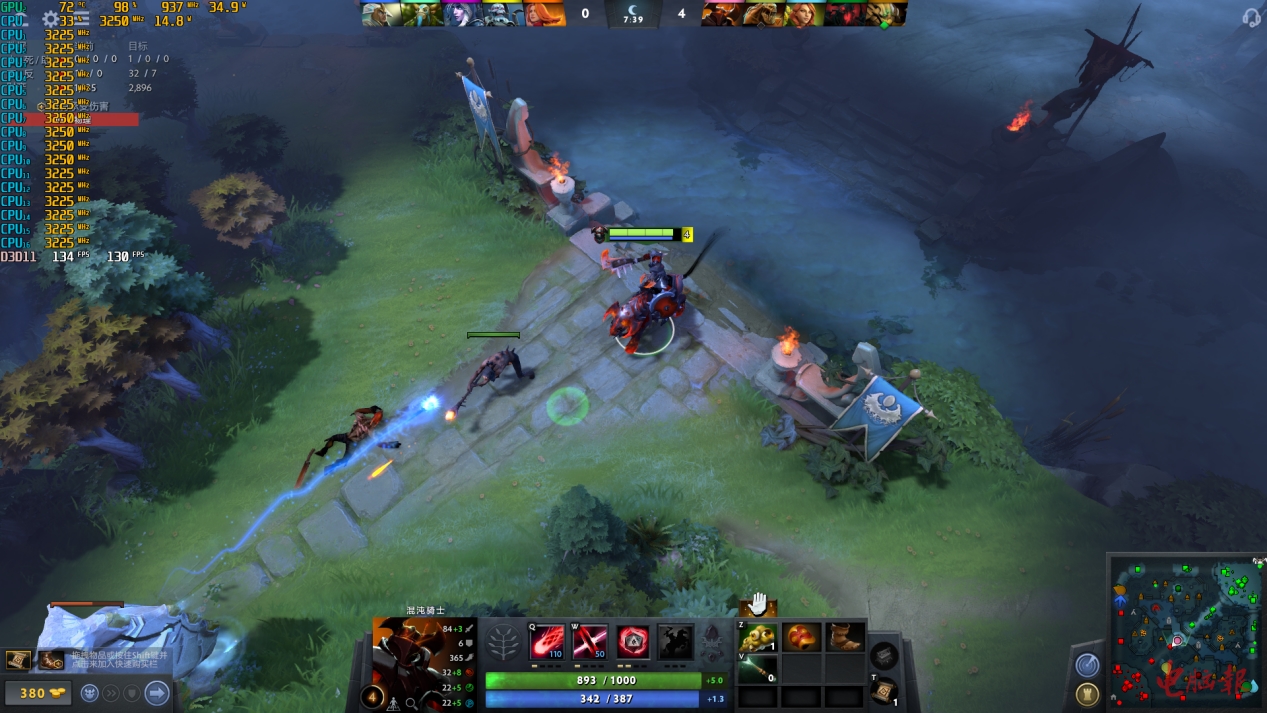Click the Phantasm ultimate ability icon
This screenshot has height=713, width=1267.
pos(676,640)
